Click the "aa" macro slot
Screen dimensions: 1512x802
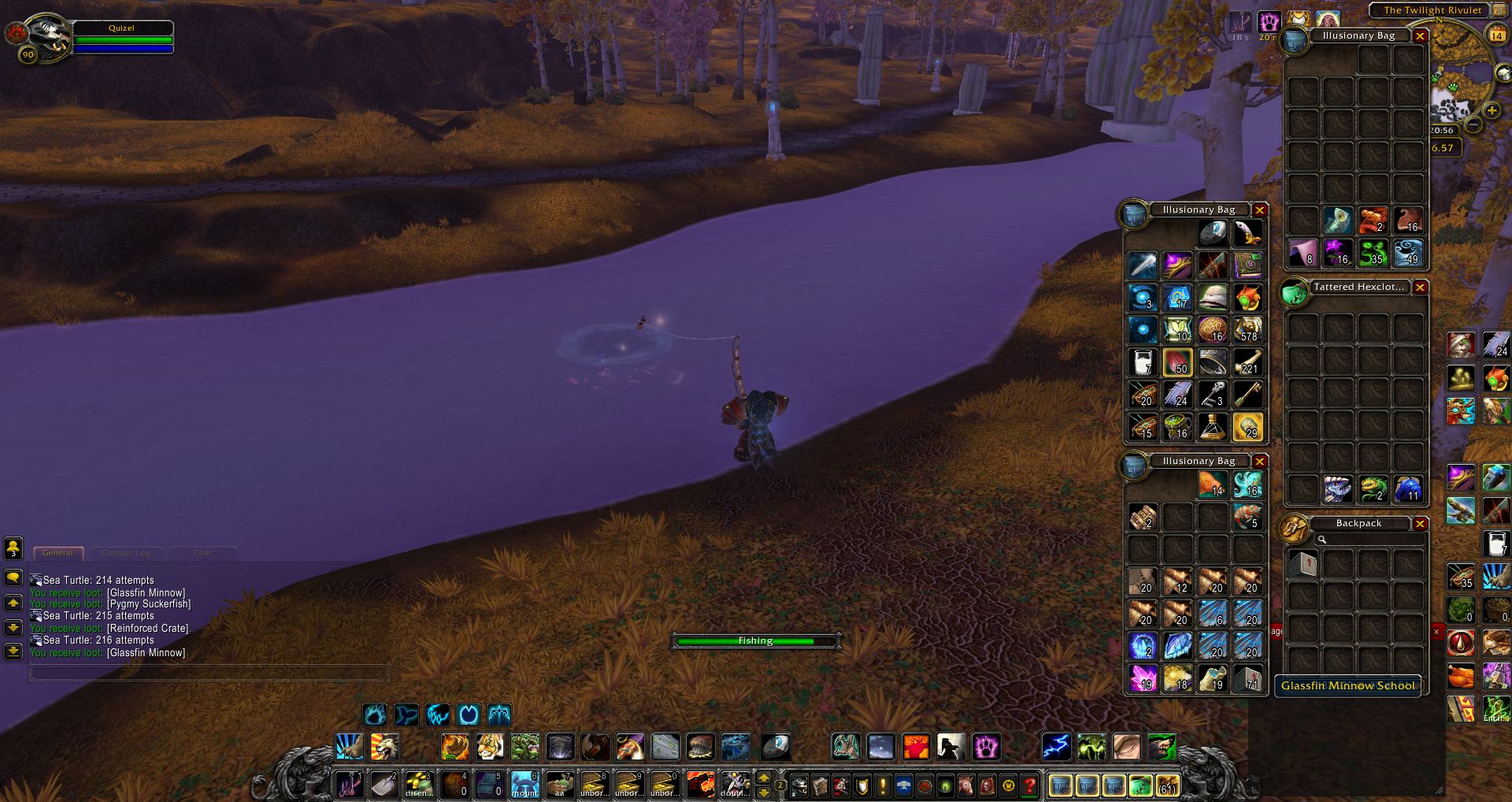click(x=559, y=785)
